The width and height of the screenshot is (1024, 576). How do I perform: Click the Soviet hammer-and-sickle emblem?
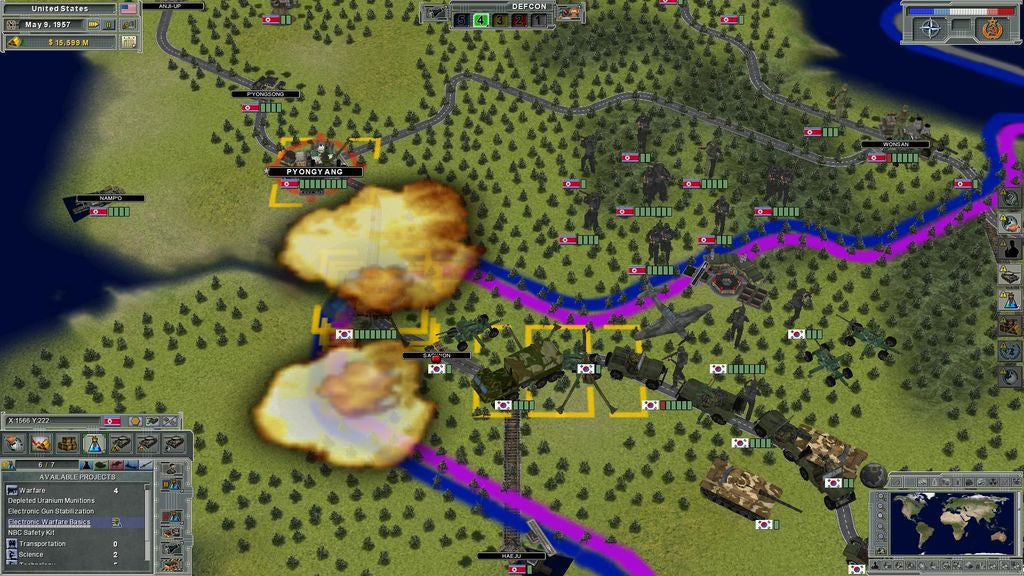tap(993, 27)
